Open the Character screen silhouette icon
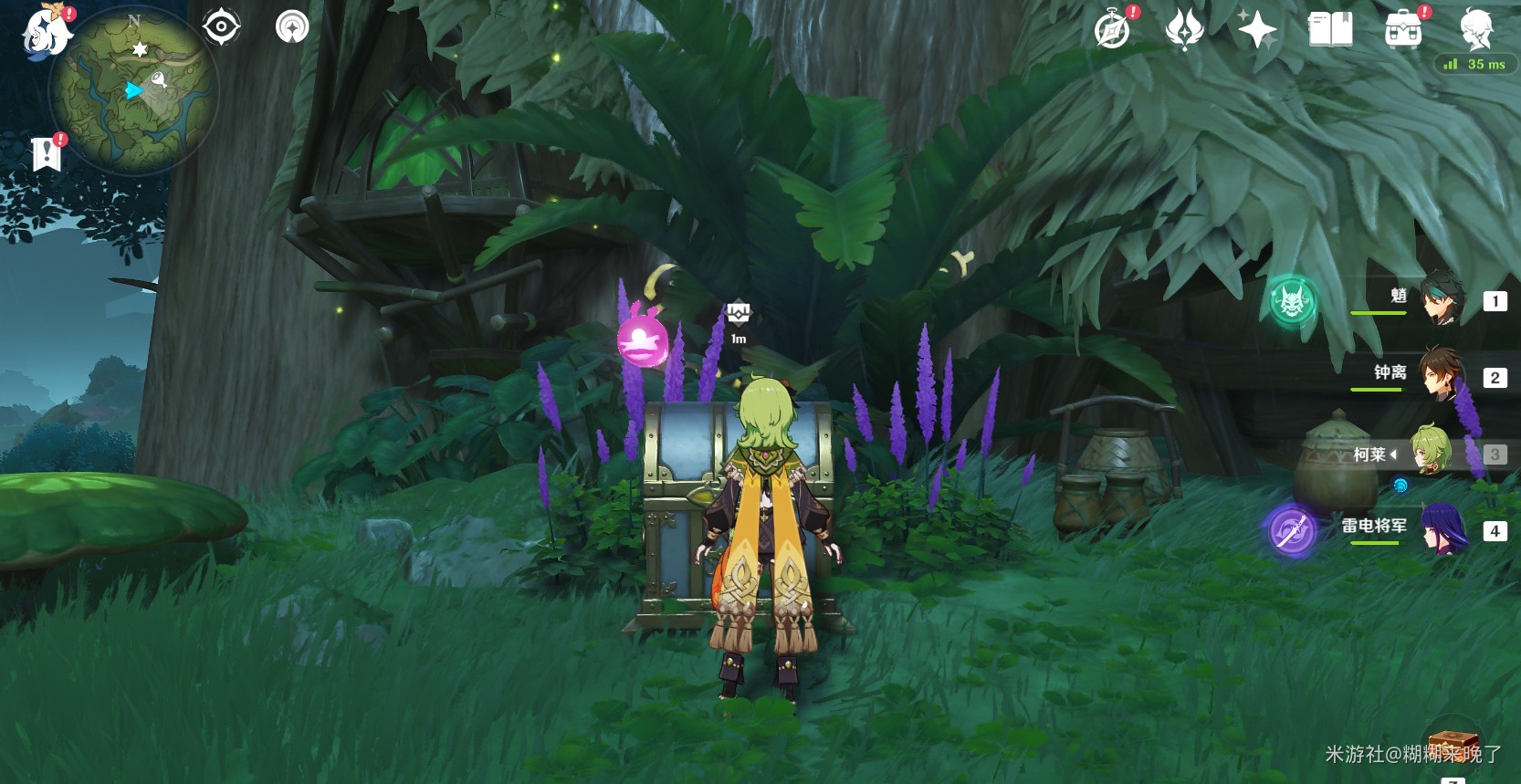This screenshot has width=1521, height=784. click(x=1476, y=30)
